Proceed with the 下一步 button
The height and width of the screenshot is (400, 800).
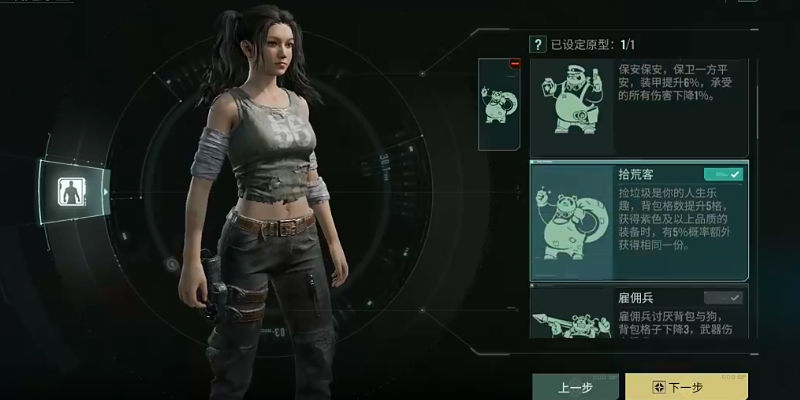tap(685, 386)
